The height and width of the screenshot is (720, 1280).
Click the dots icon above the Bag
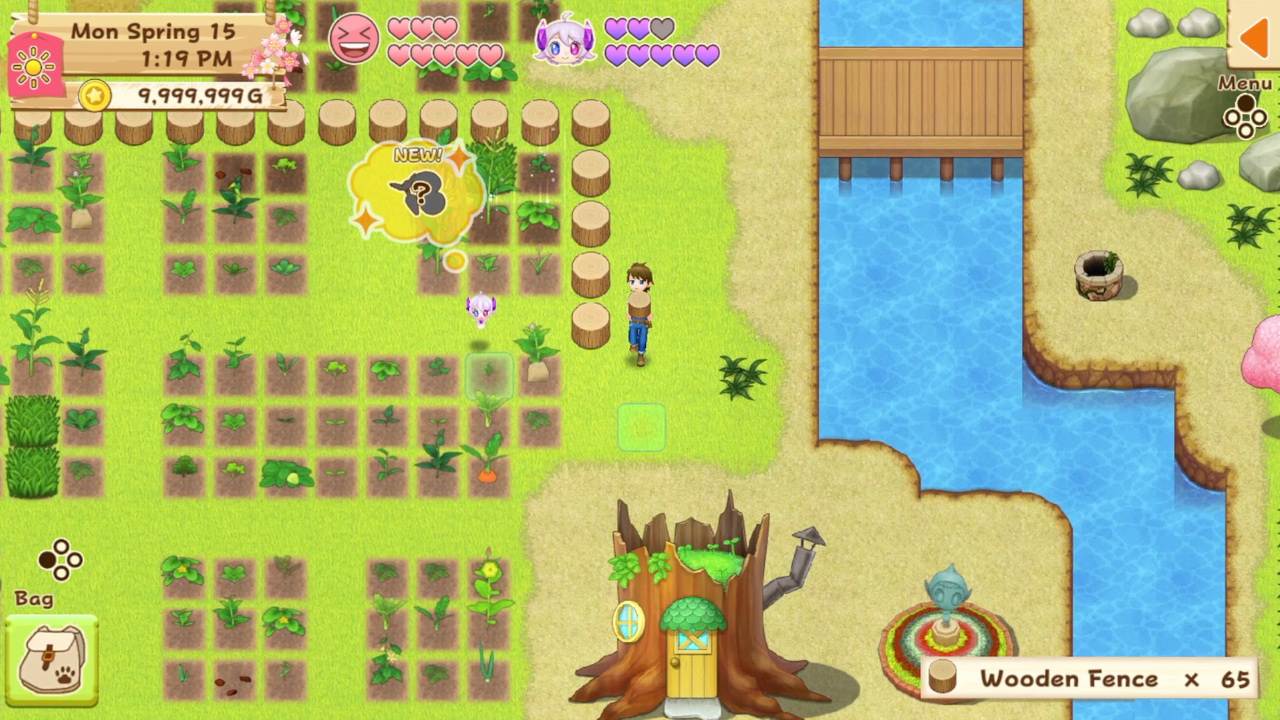tap(60, 560)
